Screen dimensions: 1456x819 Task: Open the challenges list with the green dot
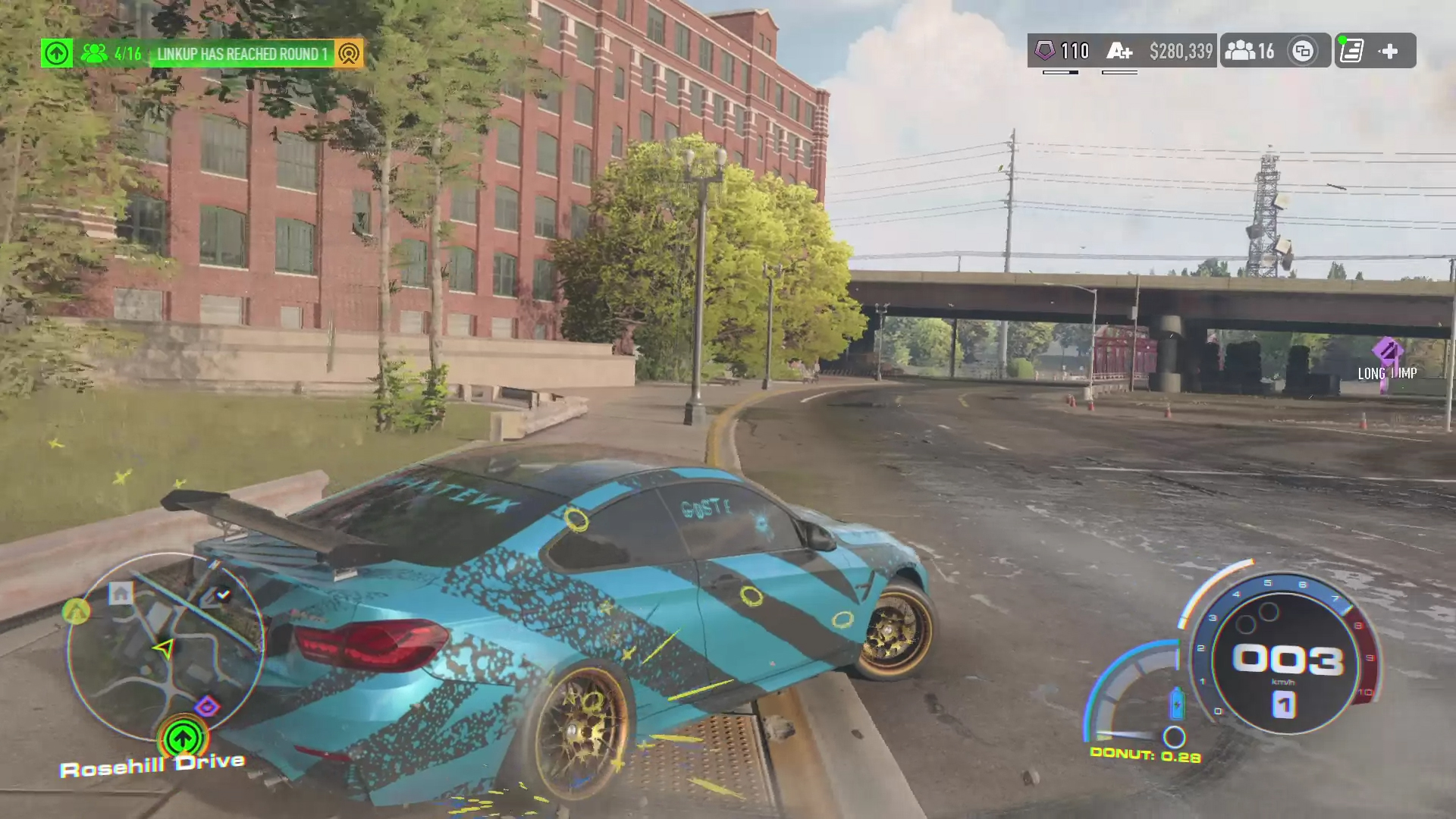pos(1351,51)
